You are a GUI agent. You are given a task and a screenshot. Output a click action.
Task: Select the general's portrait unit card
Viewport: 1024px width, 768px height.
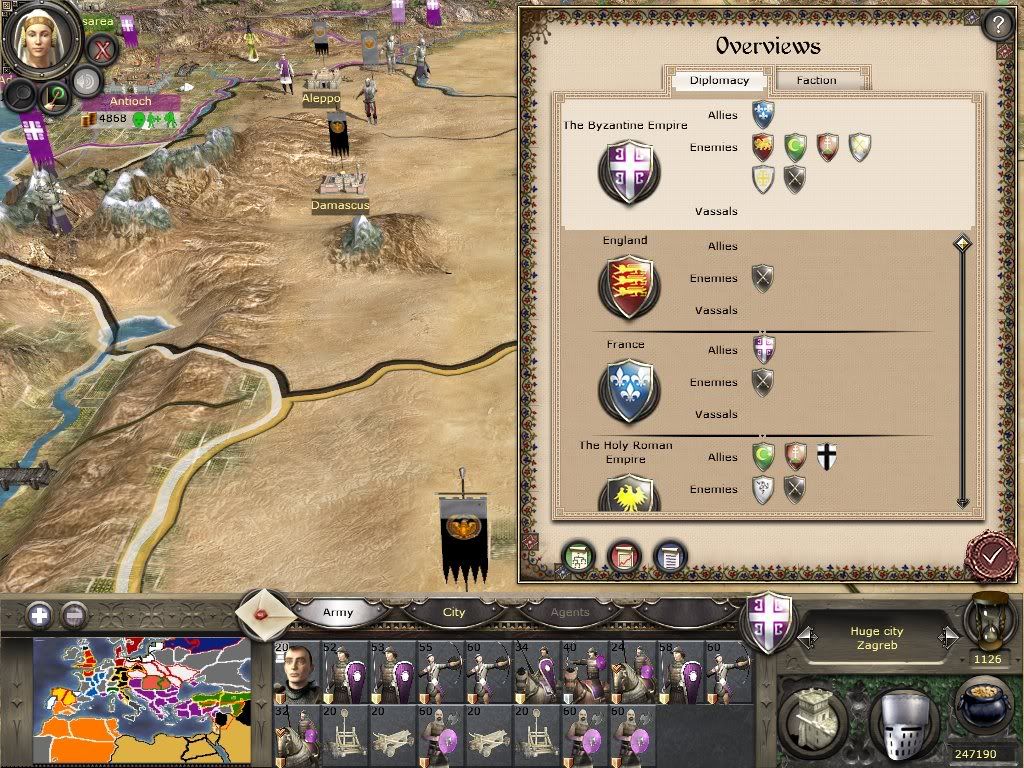[297, 672]
